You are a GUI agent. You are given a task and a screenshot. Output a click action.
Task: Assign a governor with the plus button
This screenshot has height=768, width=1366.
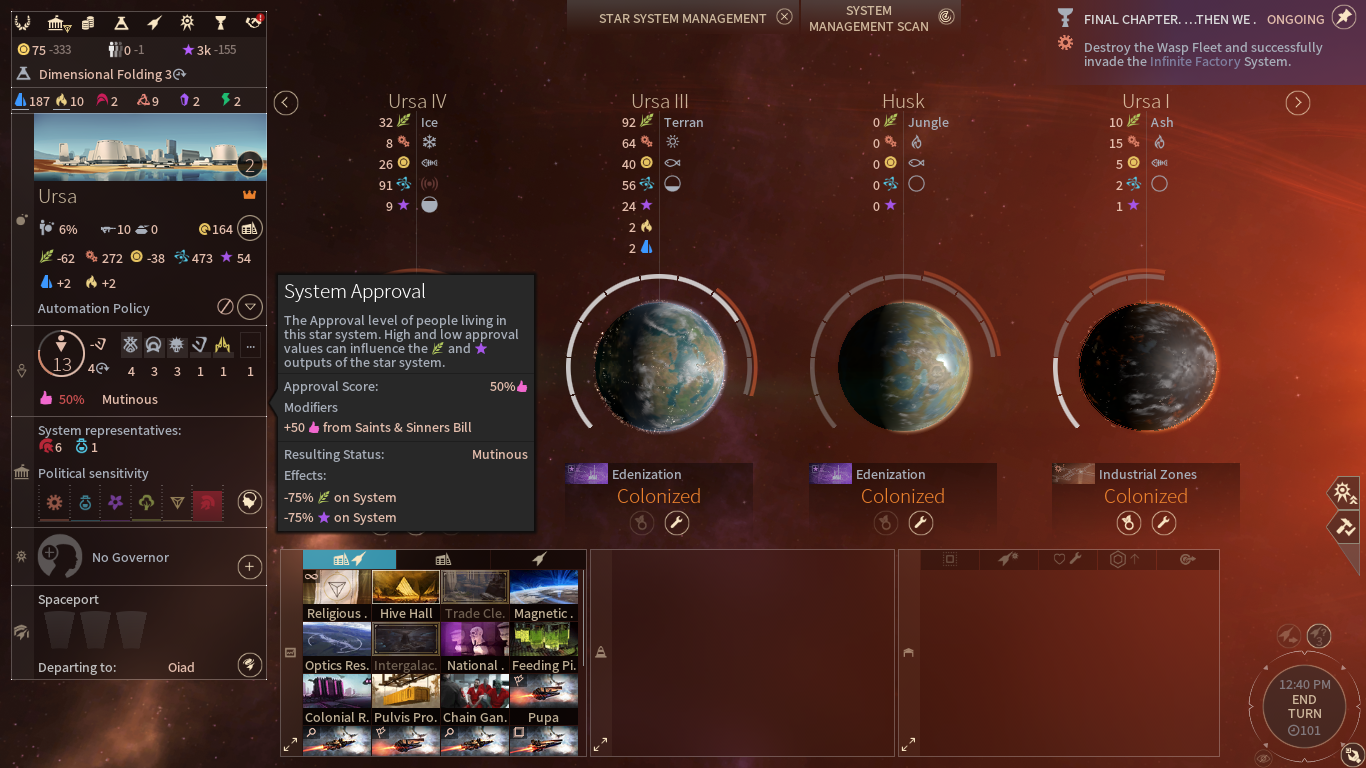click(249, 568)
